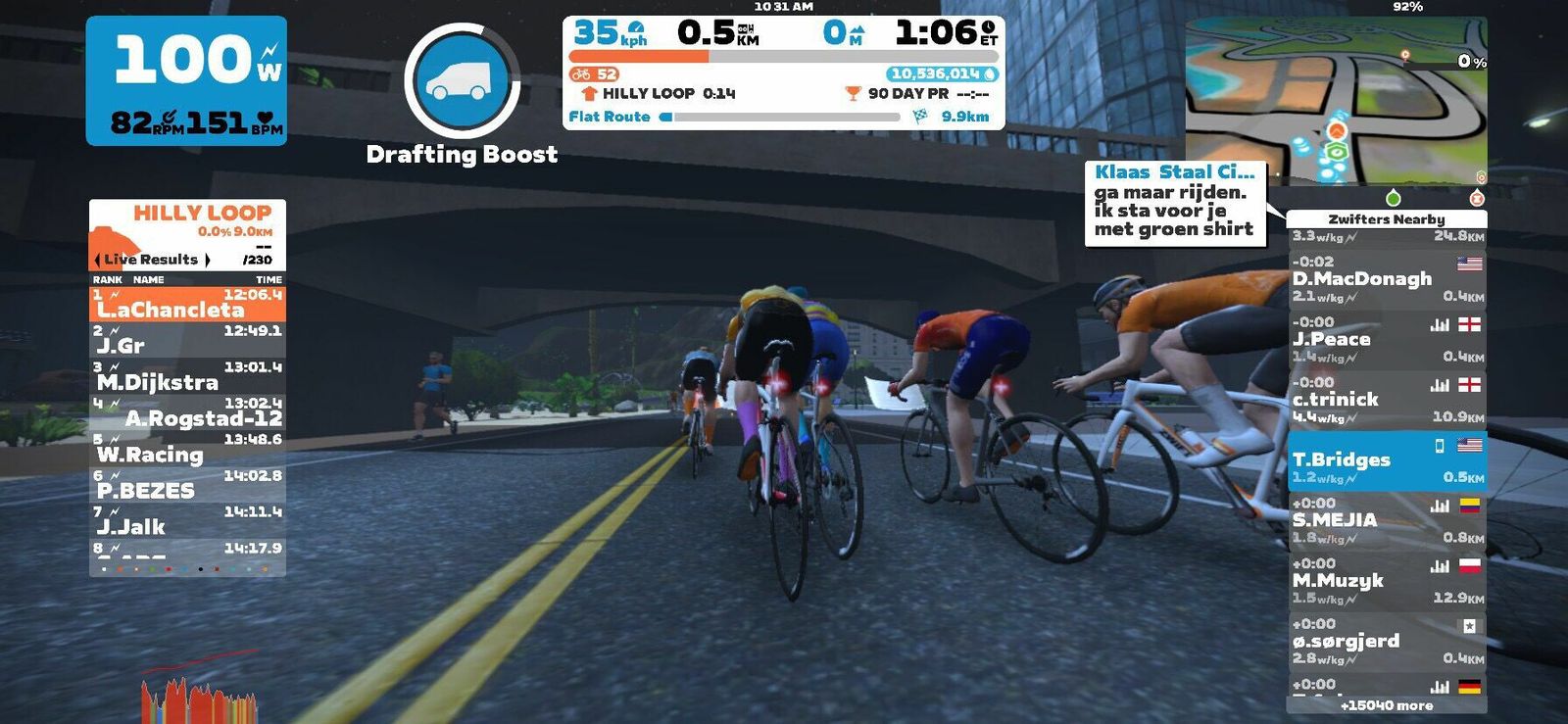Image resolution: width=1568 pixels, height=724 pixels.
Task: Select M.Dijkstra on the Hilly Loop leaderboard
Action: tap(187, 376)
